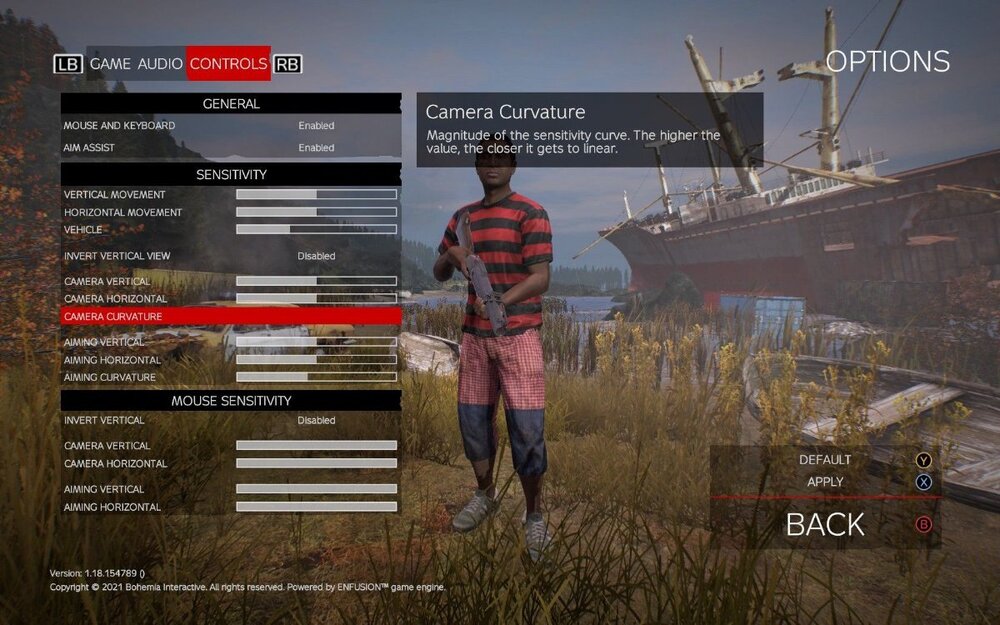This screenshot has height=625, width=1000.
Task: Apply the changed settings
Action: click(x=826, y=482)
